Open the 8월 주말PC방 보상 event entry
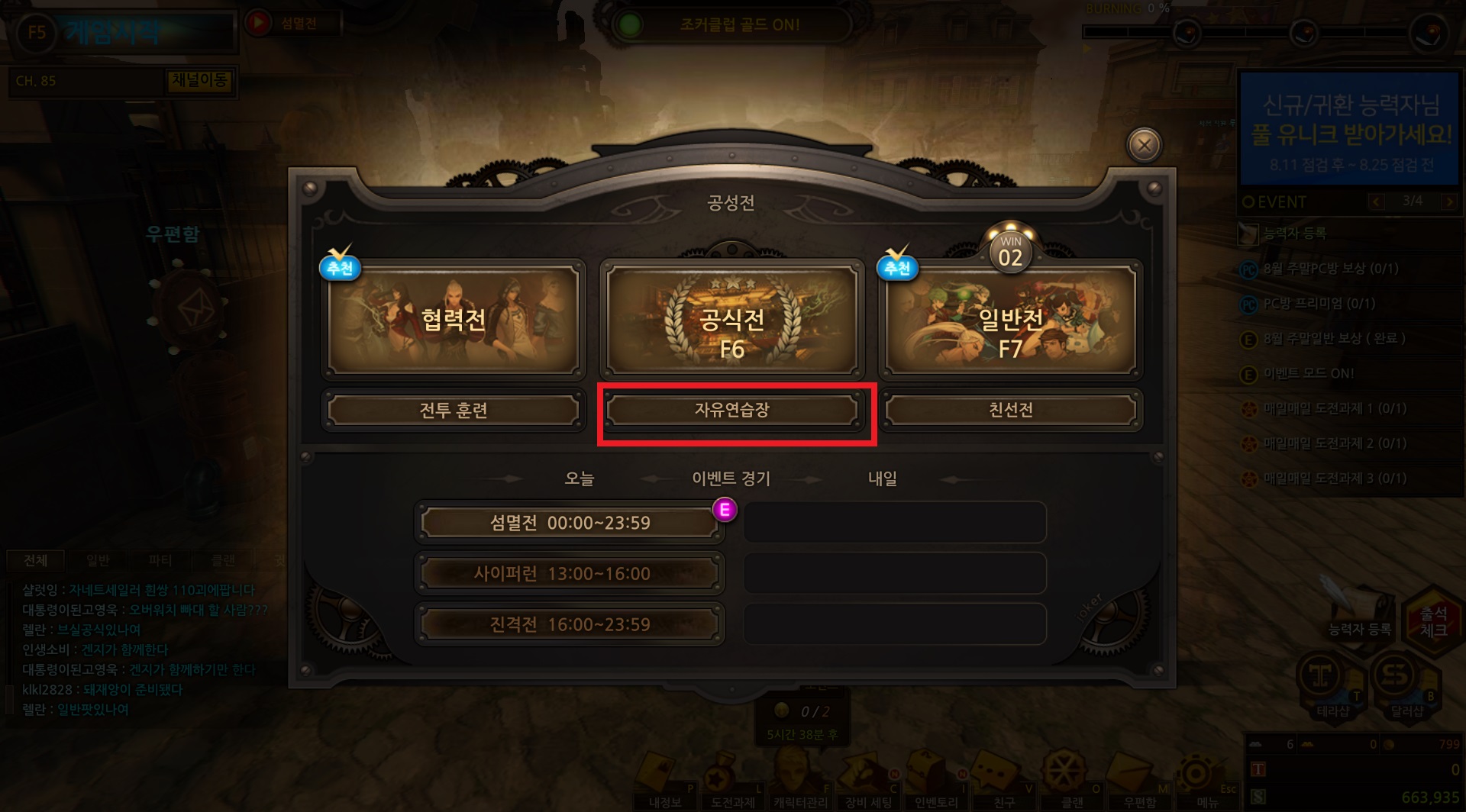1466x812 pixels. [1330, 269]
